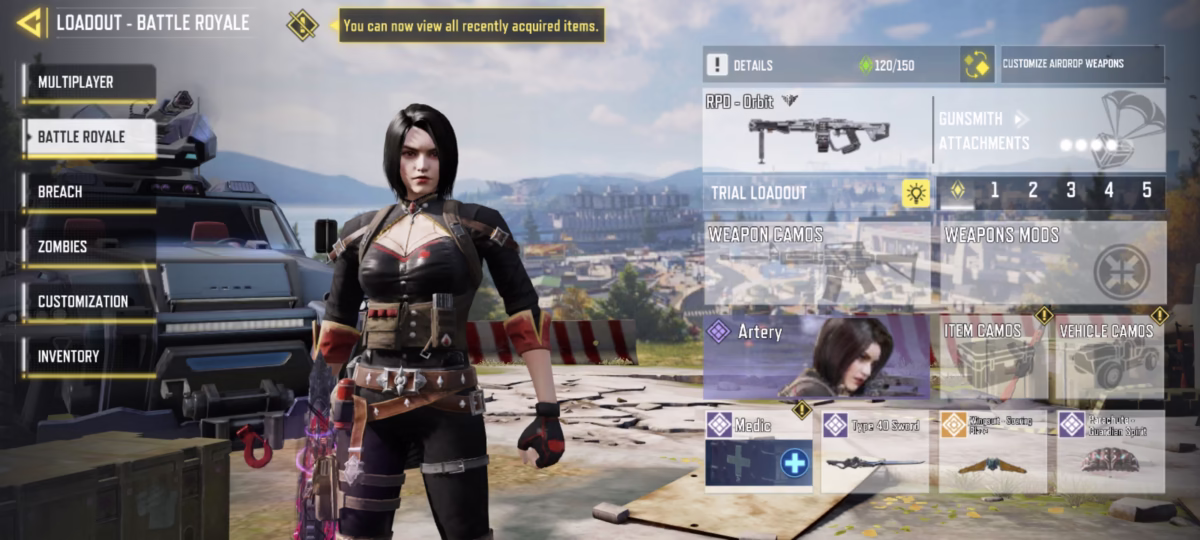Open the Weapons Mods panel
Screen dimensions: 1200x540
click(1052, 262)
